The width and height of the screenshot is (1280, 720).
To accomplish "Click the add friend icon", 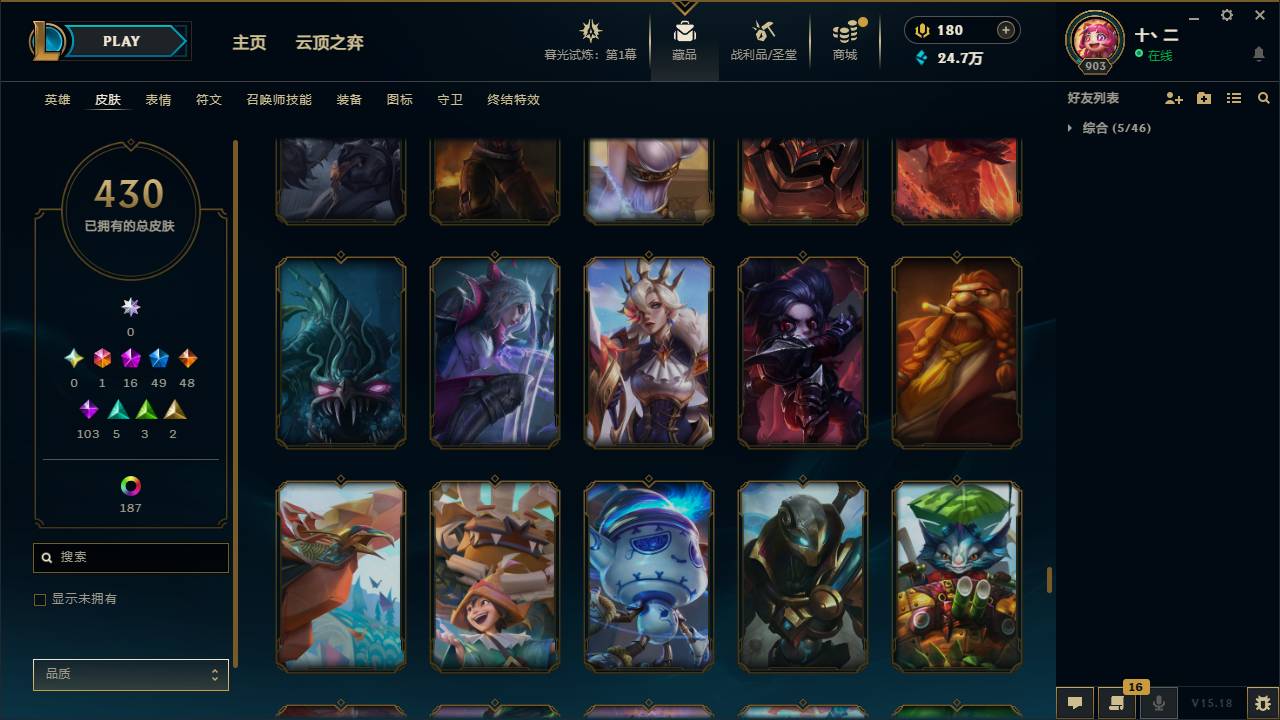I will [1175, 97].
